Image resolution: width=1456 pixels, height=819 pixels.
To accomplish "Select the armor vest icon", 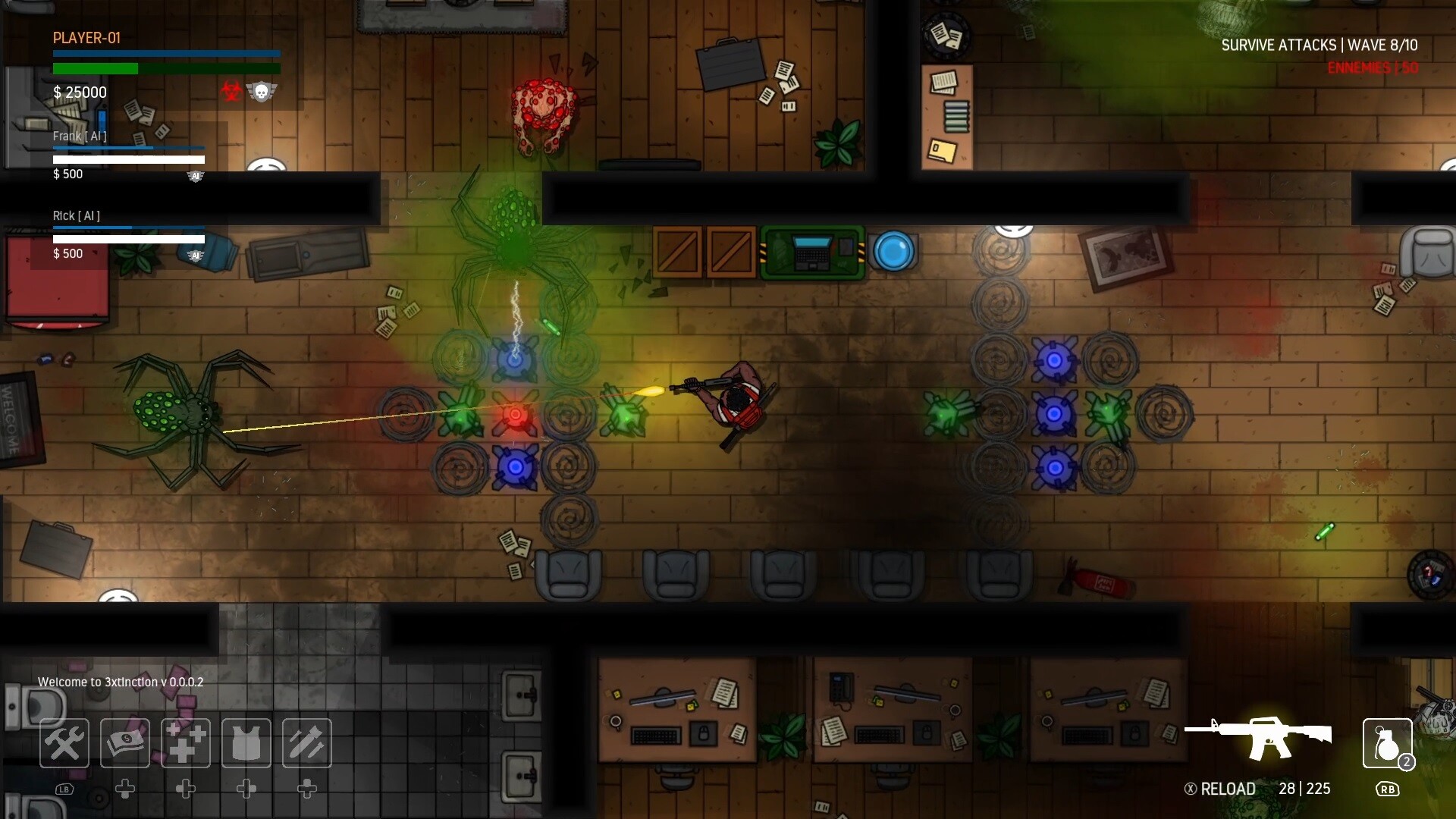I will [246, 743].
